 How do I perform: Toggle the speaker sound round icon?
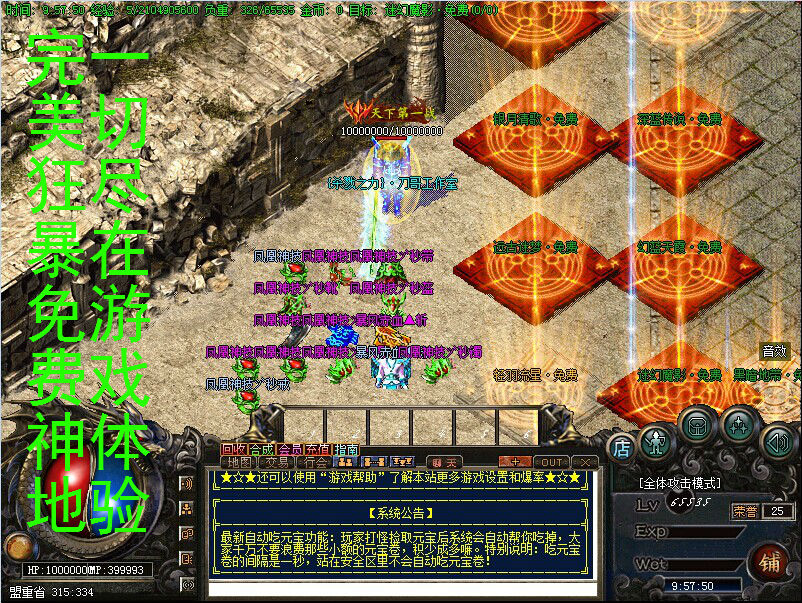tap(776, 441)
